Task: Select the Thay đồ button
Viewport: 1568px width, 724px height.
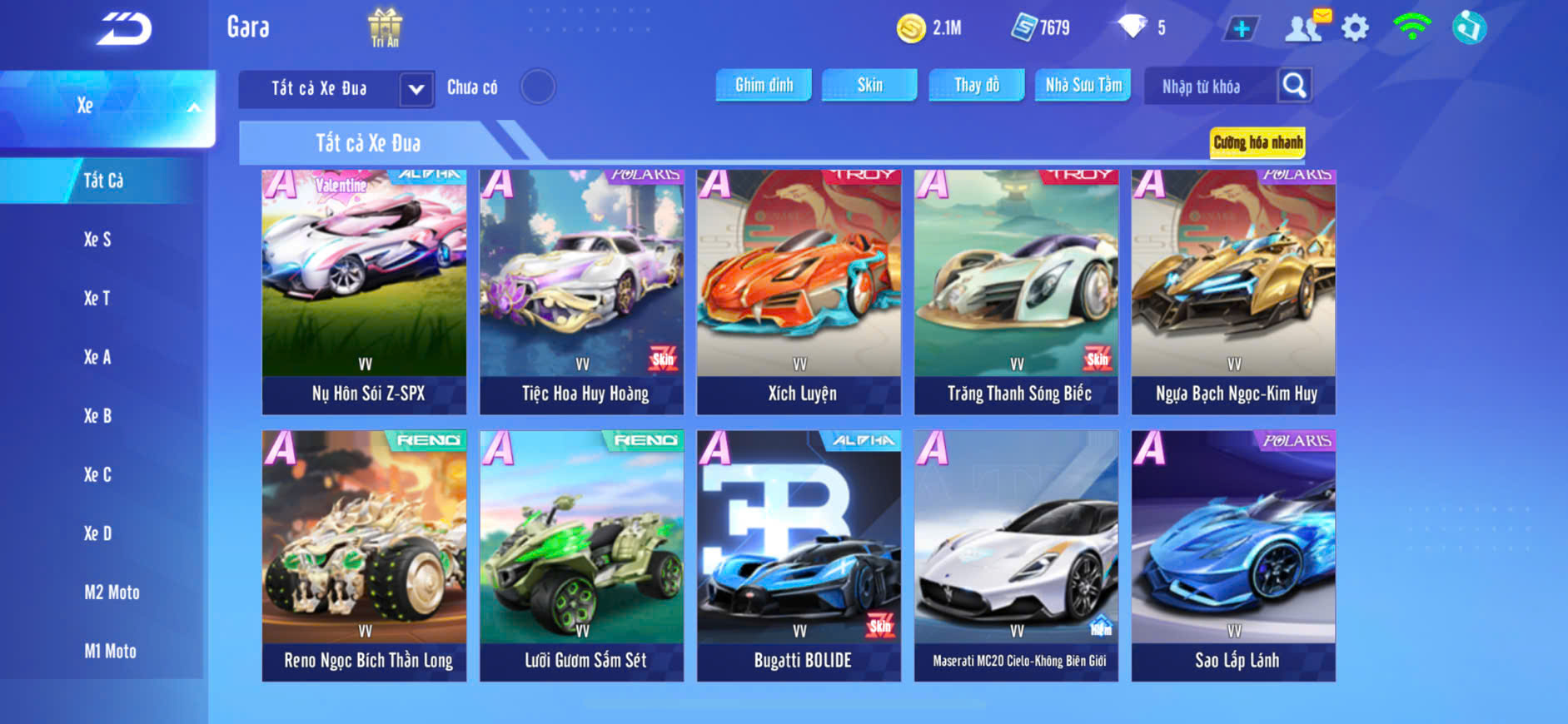Action: click(x=977, y=85)
